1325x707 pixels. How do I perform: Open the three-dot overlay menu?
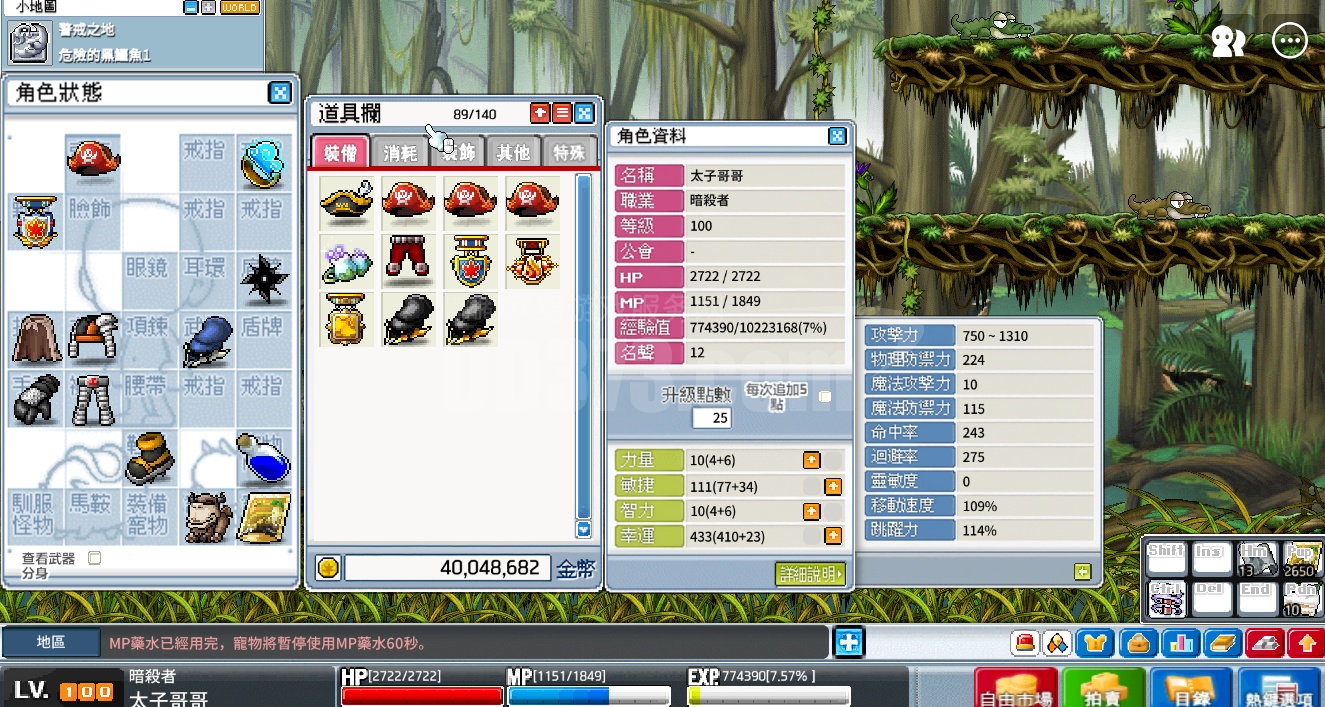(x=1290, y=41)
